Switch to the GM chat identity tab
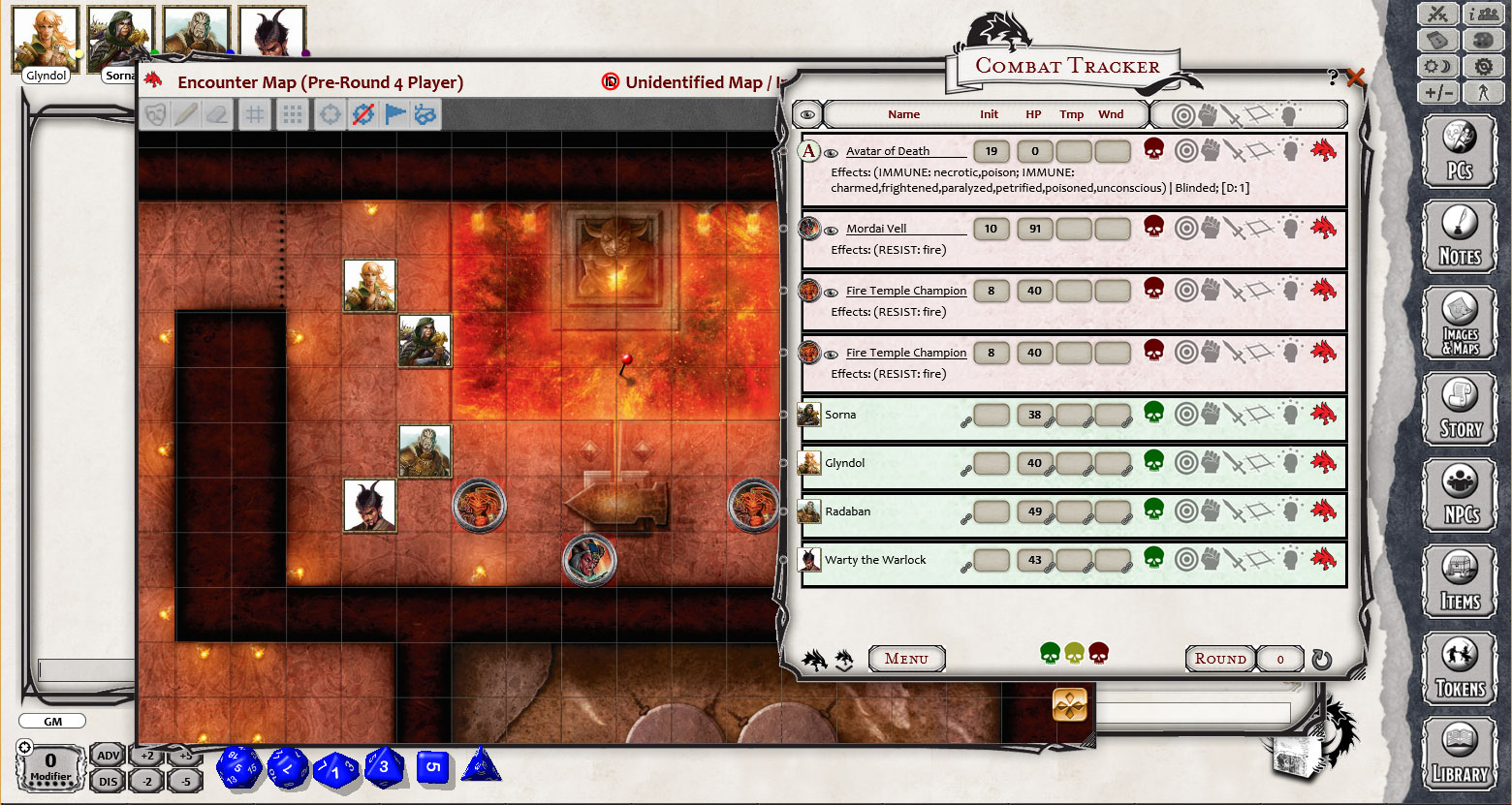The width and height of the screenshot is (1512, 805). tap(51, 721)
